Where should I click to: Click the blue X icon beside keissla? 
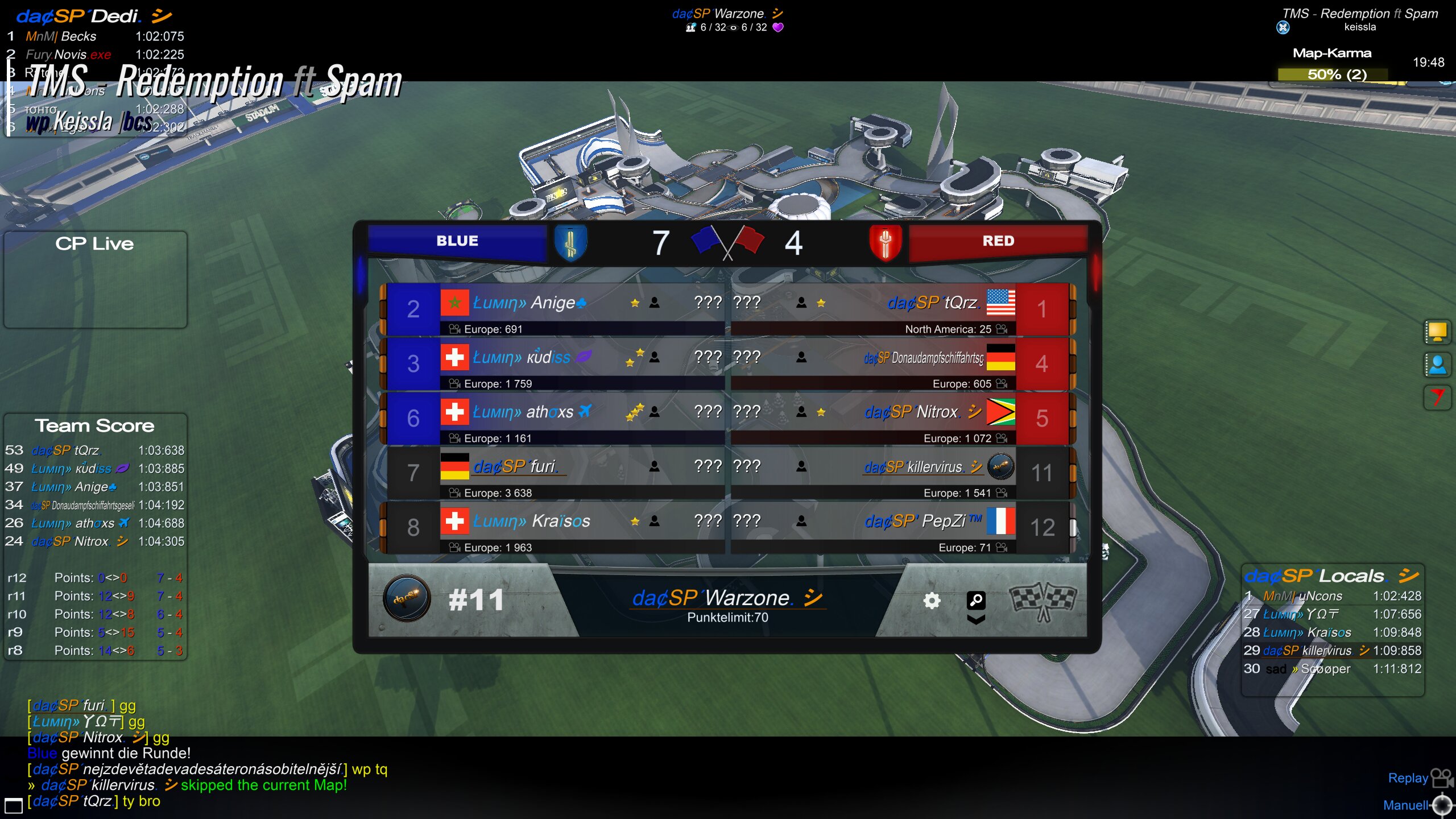pos(1283,27)
